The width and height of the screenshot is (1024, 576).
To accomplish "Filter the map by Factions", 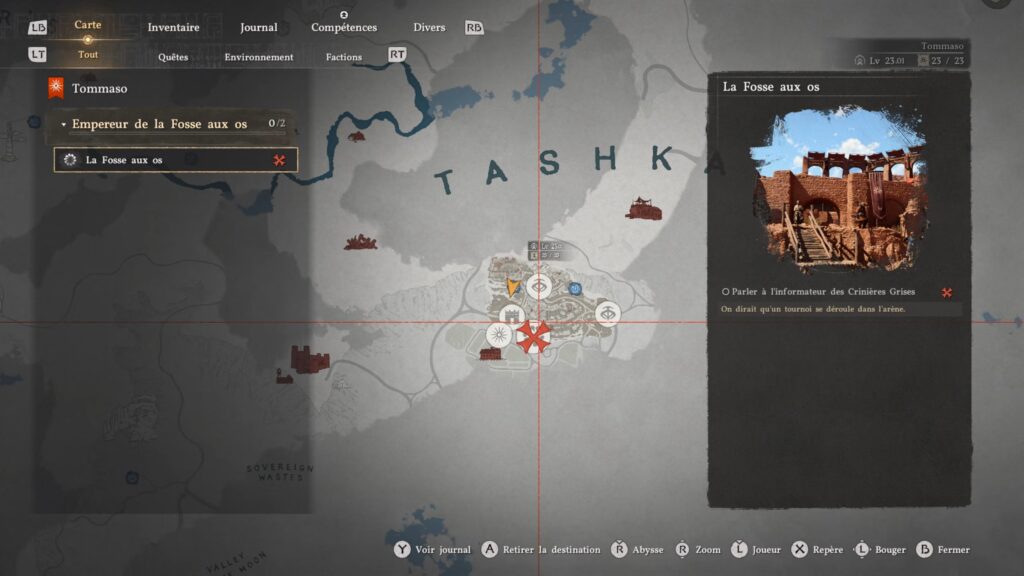I will (344, 57).
